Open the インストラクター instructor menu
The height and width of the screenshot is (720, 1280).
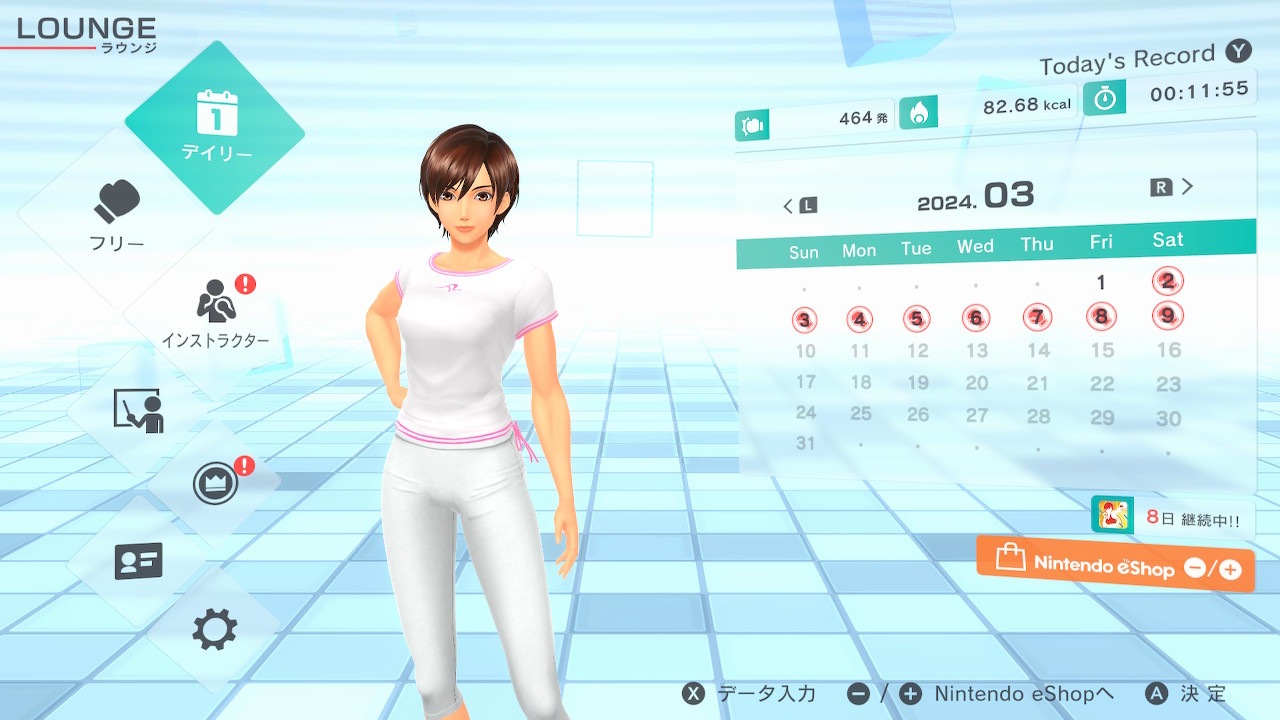[x=215, y=312]
